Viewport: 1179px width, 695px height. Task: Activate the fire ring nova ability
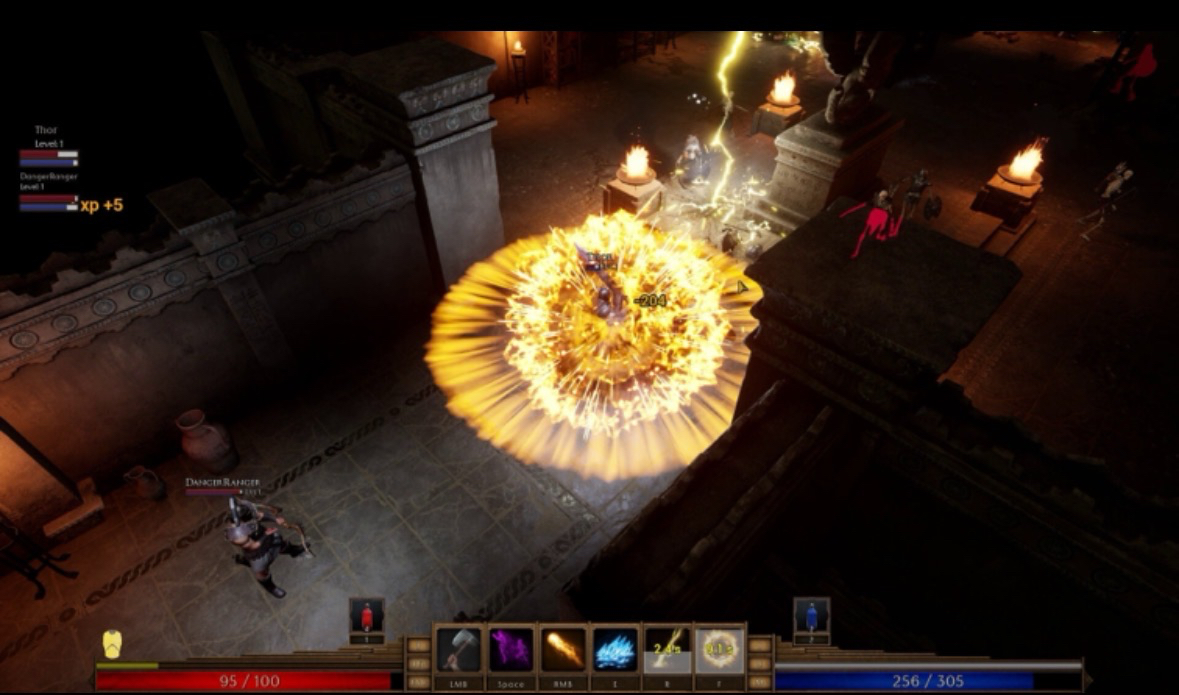[x=719, y=650]
